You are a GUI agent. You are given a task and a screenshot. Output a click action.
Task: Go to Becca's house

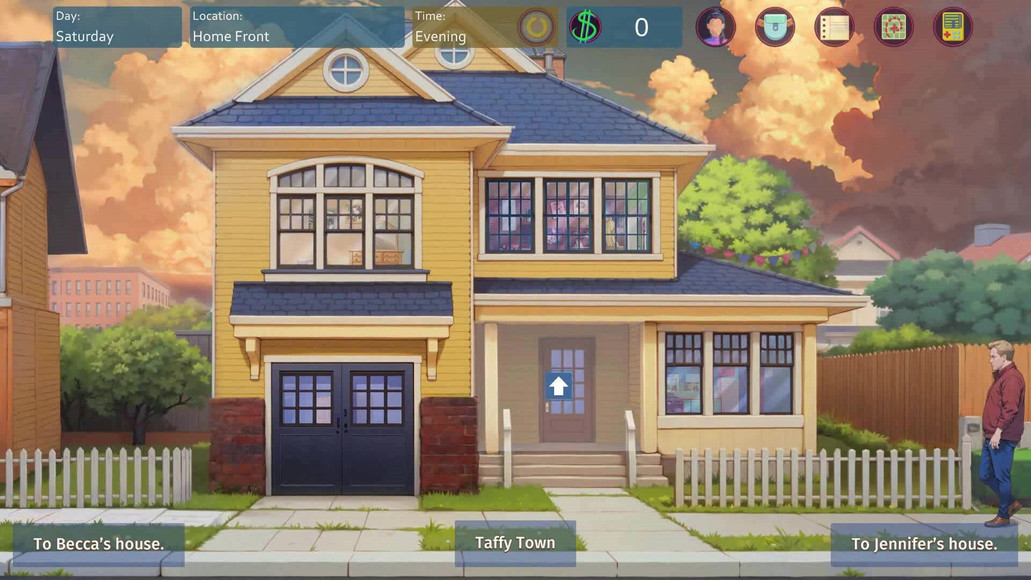98,544
